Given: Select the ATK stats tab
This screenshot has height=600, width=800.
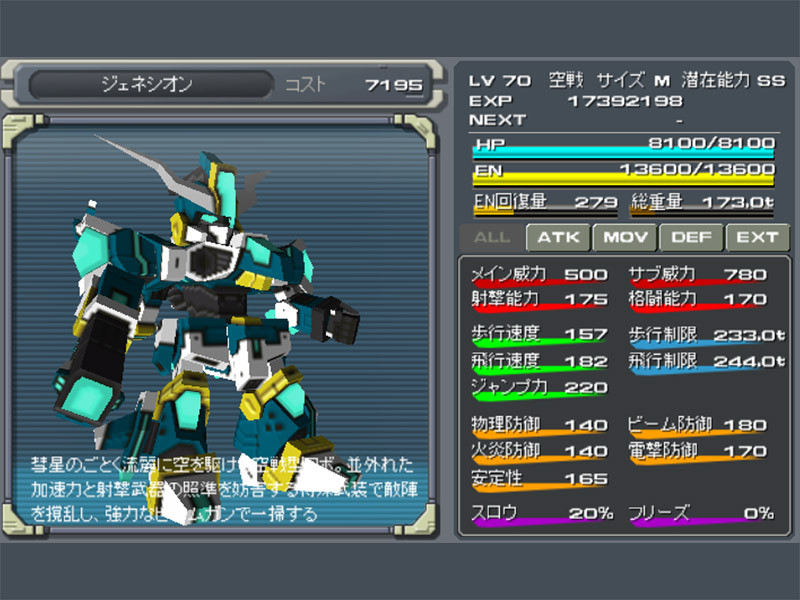Looking at the screenshot, I should pyautogui.click(x=558, y=237).
